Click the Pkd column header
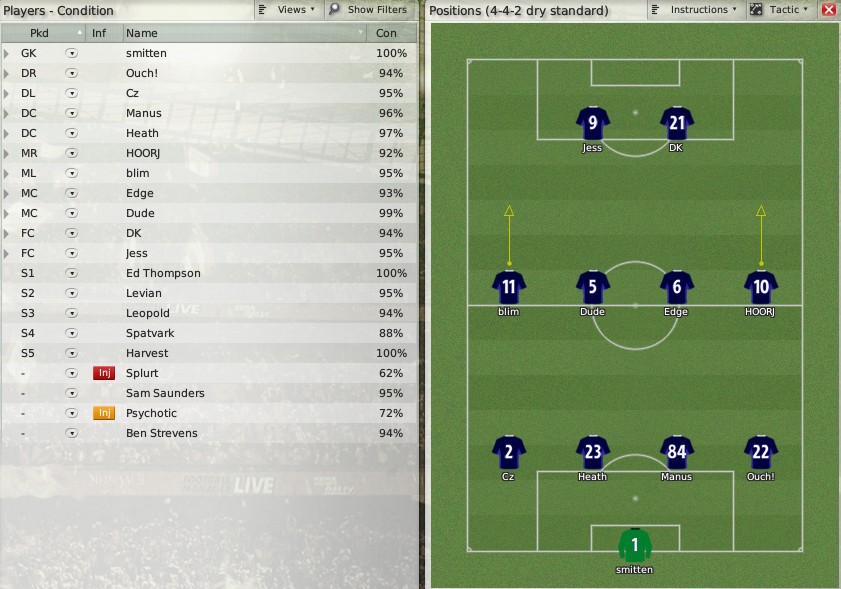 coord(40,33)
